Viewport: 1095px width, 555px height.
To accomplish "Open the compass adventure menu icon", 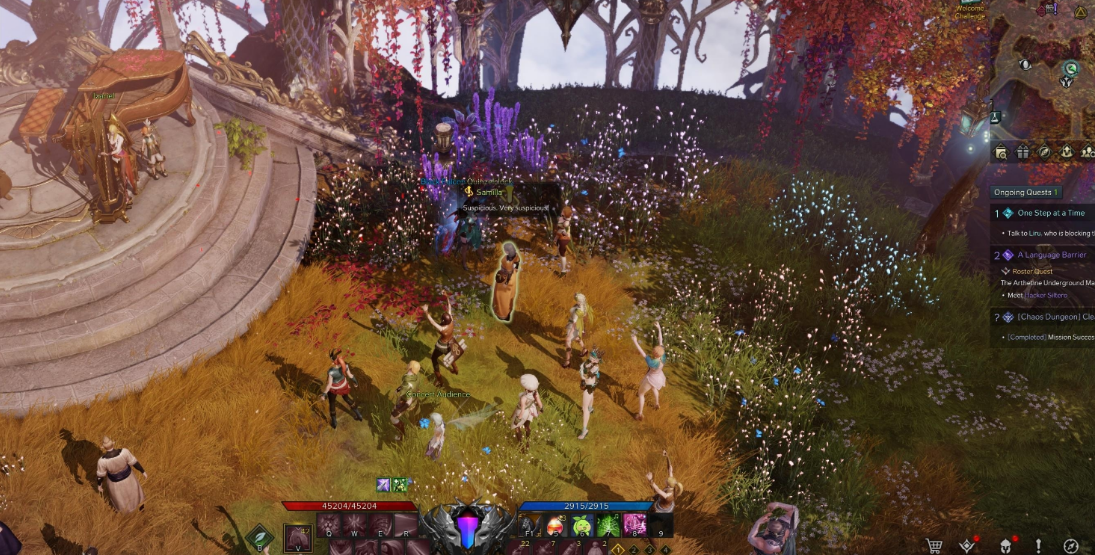I will click(1071, 545).
